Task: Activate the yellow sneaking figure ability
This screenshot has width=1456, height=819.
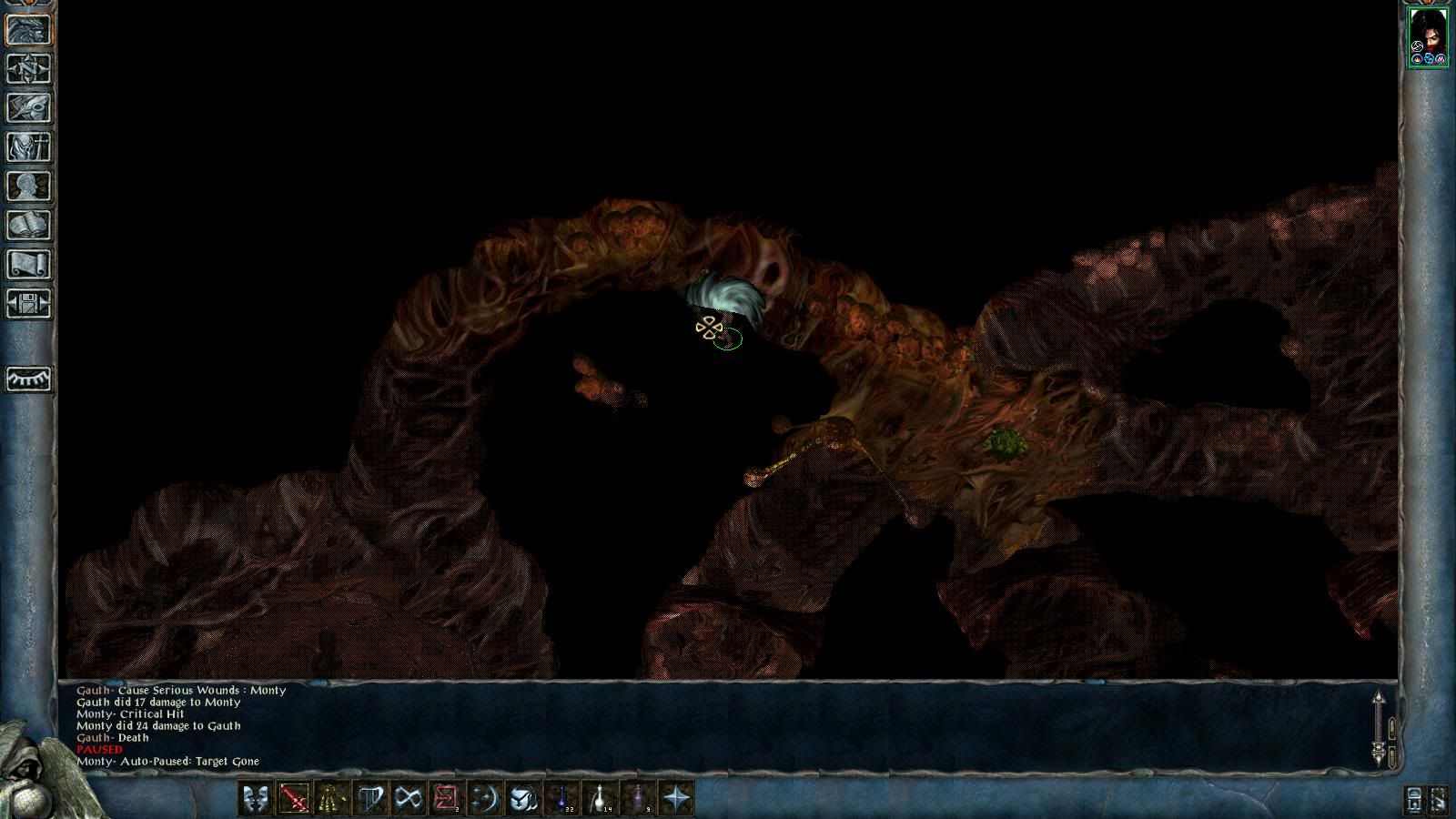Action: [332, 799]
